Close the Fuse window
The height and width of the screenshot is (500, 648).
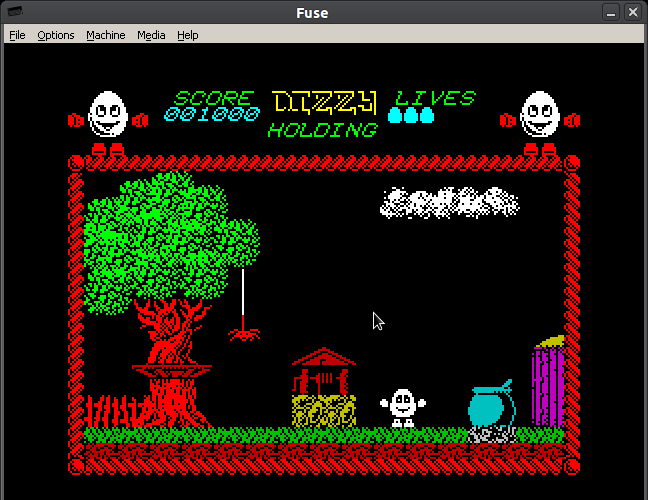pyautogui.click(x=633, y=12)
